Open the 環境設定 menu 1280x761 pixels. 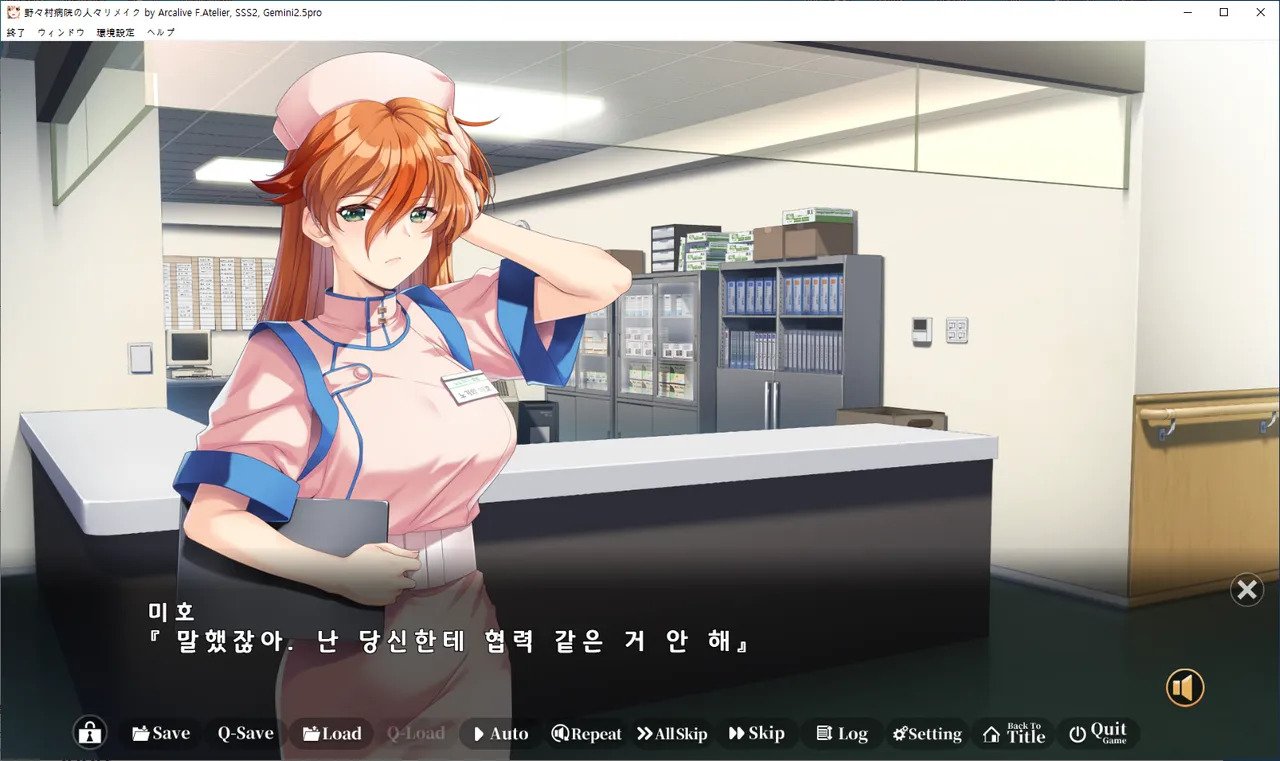pyautogui.click(x=115, y=33)
